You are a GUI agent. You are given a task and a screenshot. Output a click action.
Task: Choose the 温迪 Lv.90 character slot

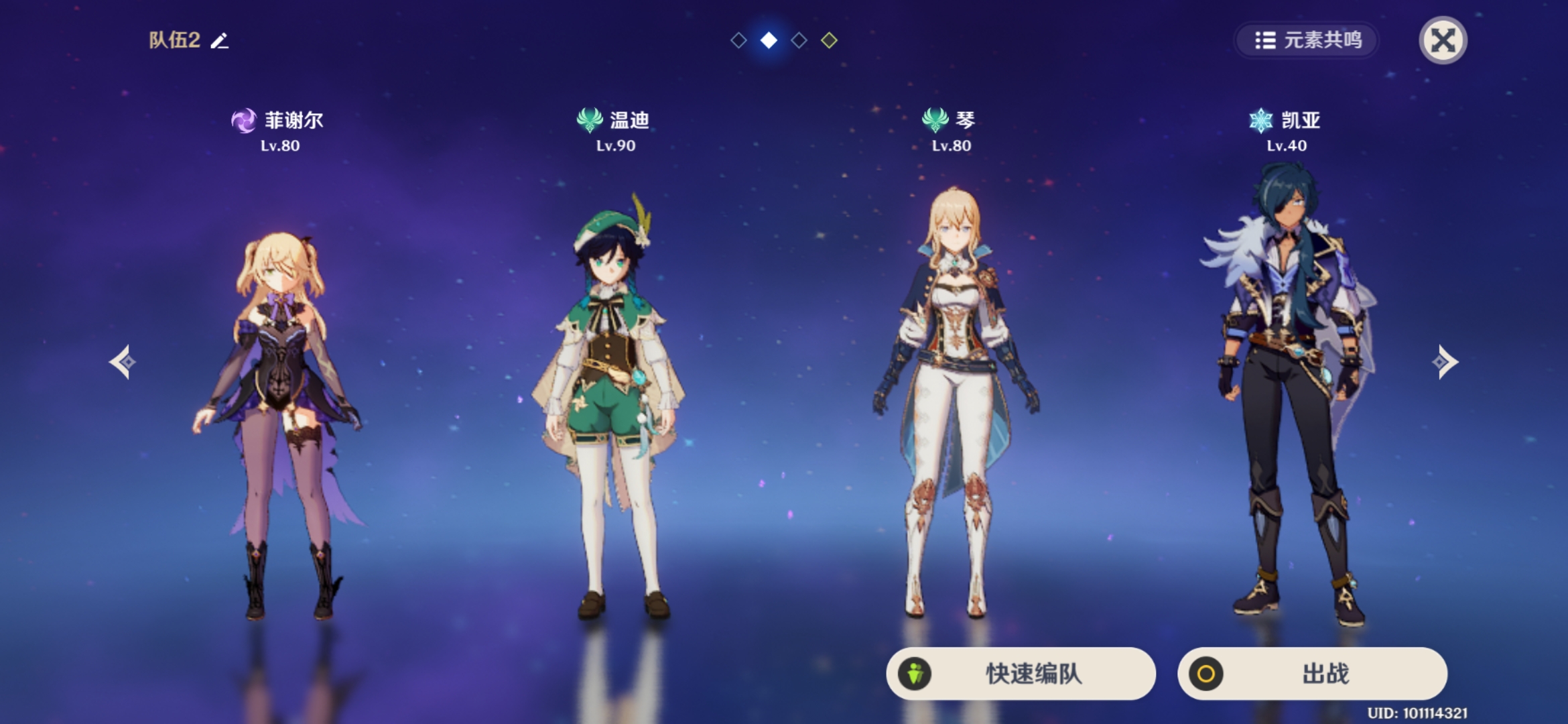[x=615, y=402]
